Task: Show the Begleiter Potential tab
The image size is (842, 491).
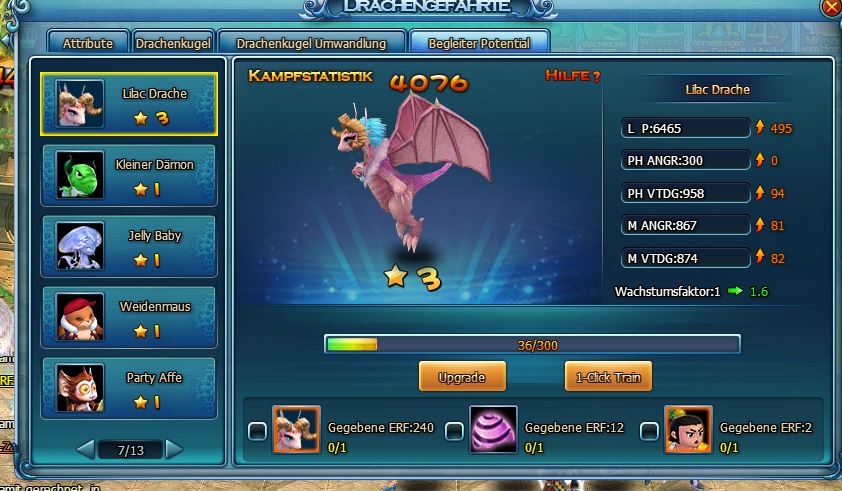Action: (x=478, y=43)
